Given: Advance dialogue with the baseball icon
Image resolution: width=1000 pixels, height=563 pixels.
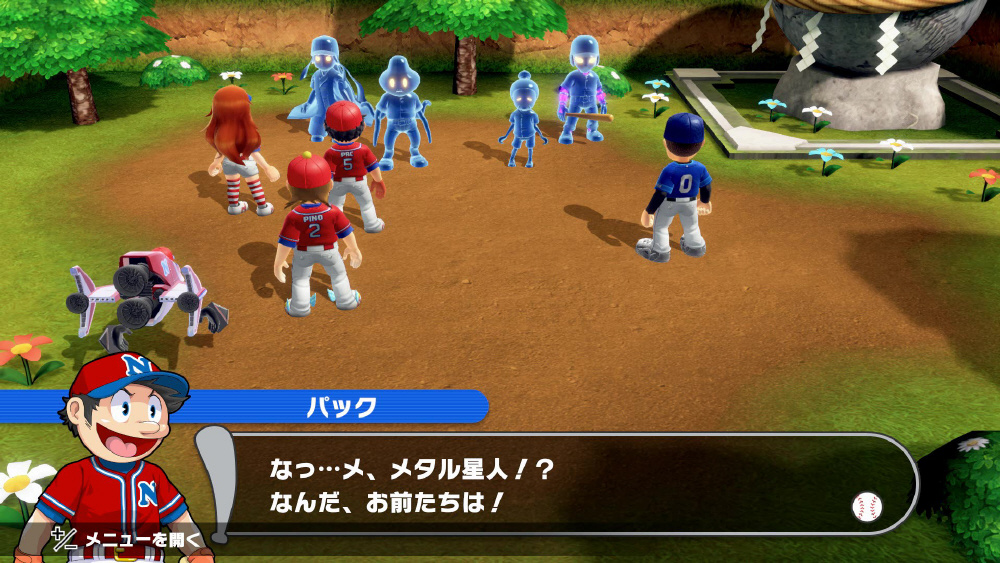Looking at the screenshot, I should 866,506.
